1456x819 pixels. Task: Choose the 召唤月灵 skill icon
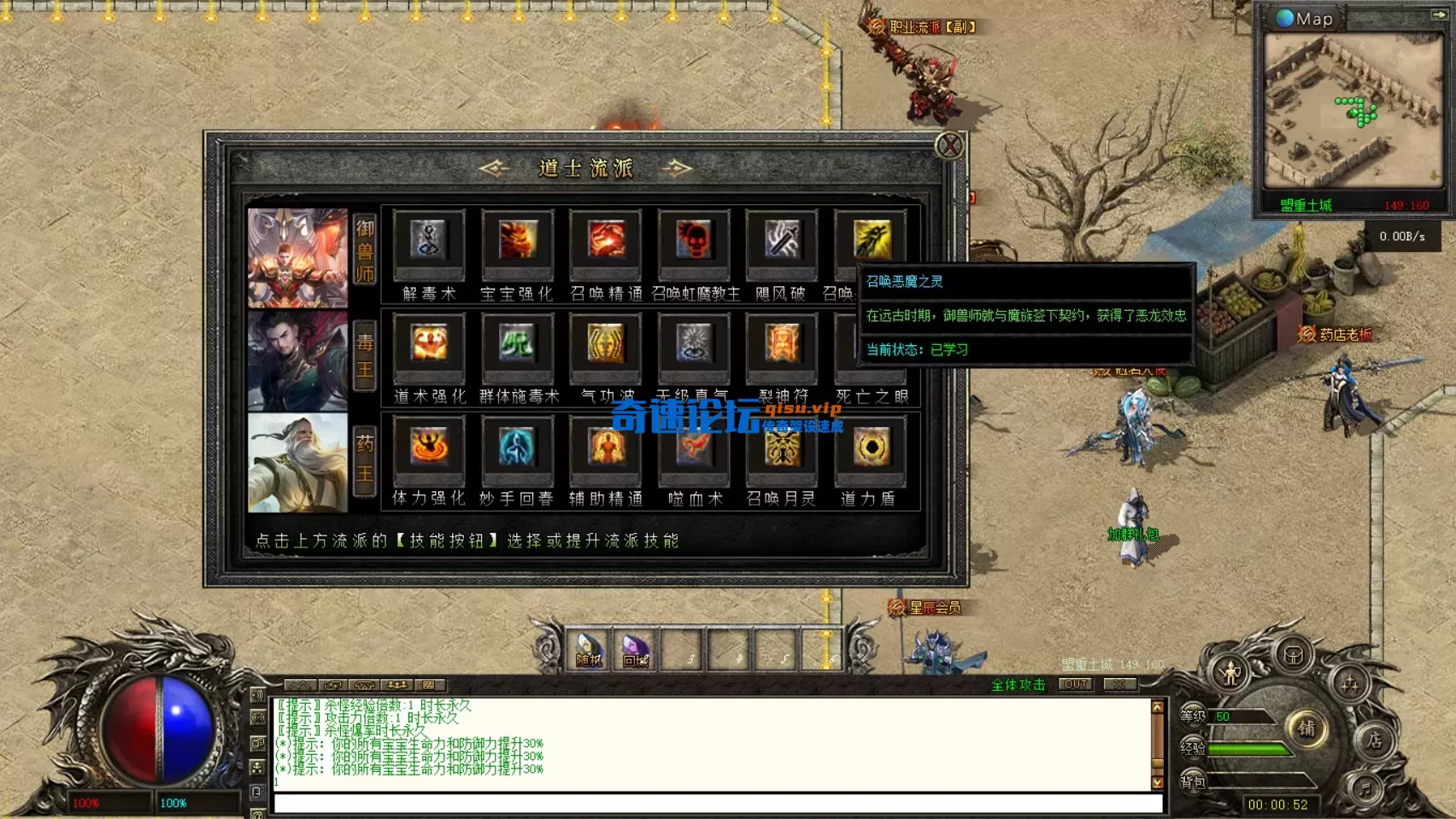(782, 448)
